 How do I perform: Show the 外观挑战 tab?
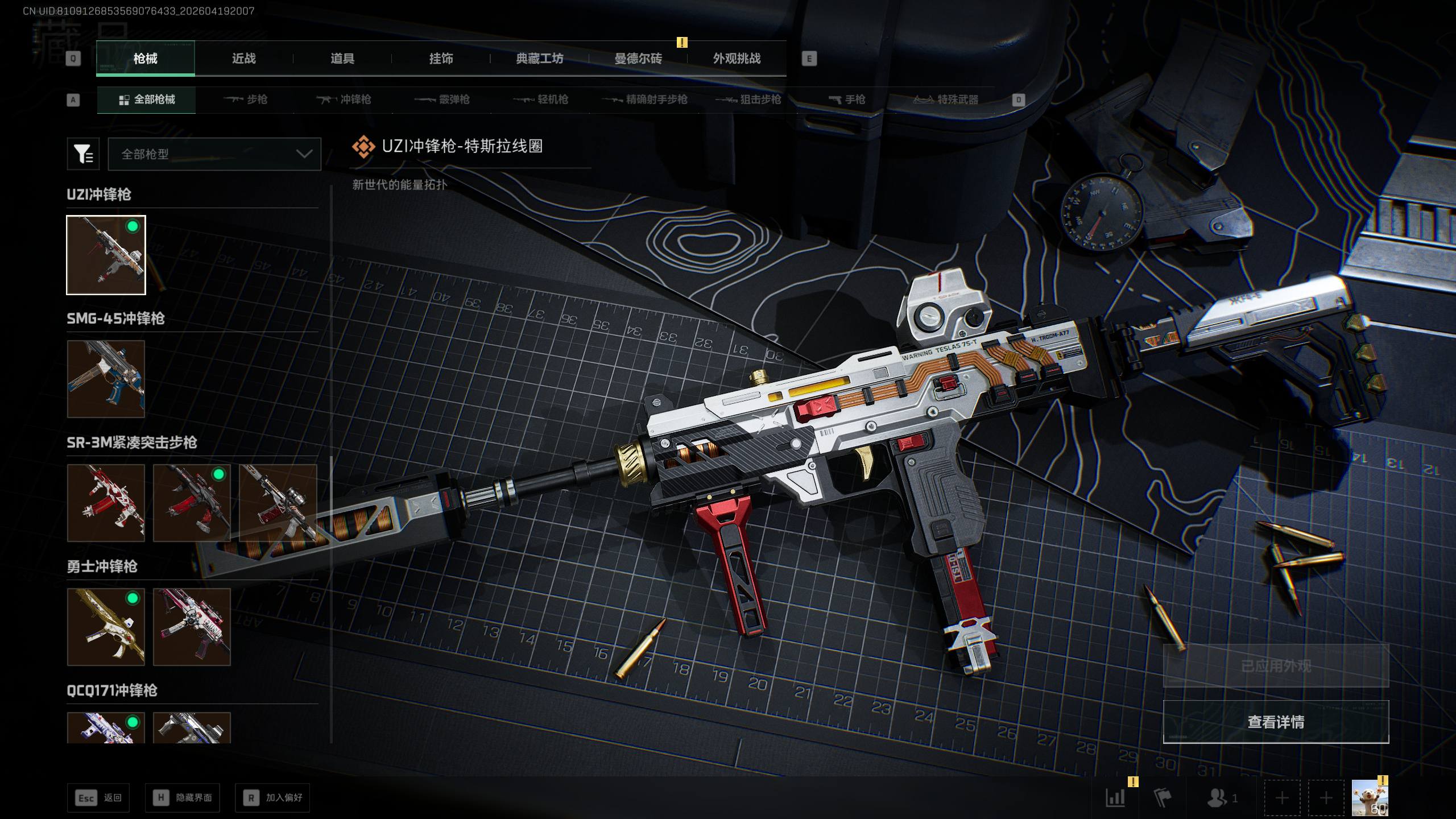737,59
